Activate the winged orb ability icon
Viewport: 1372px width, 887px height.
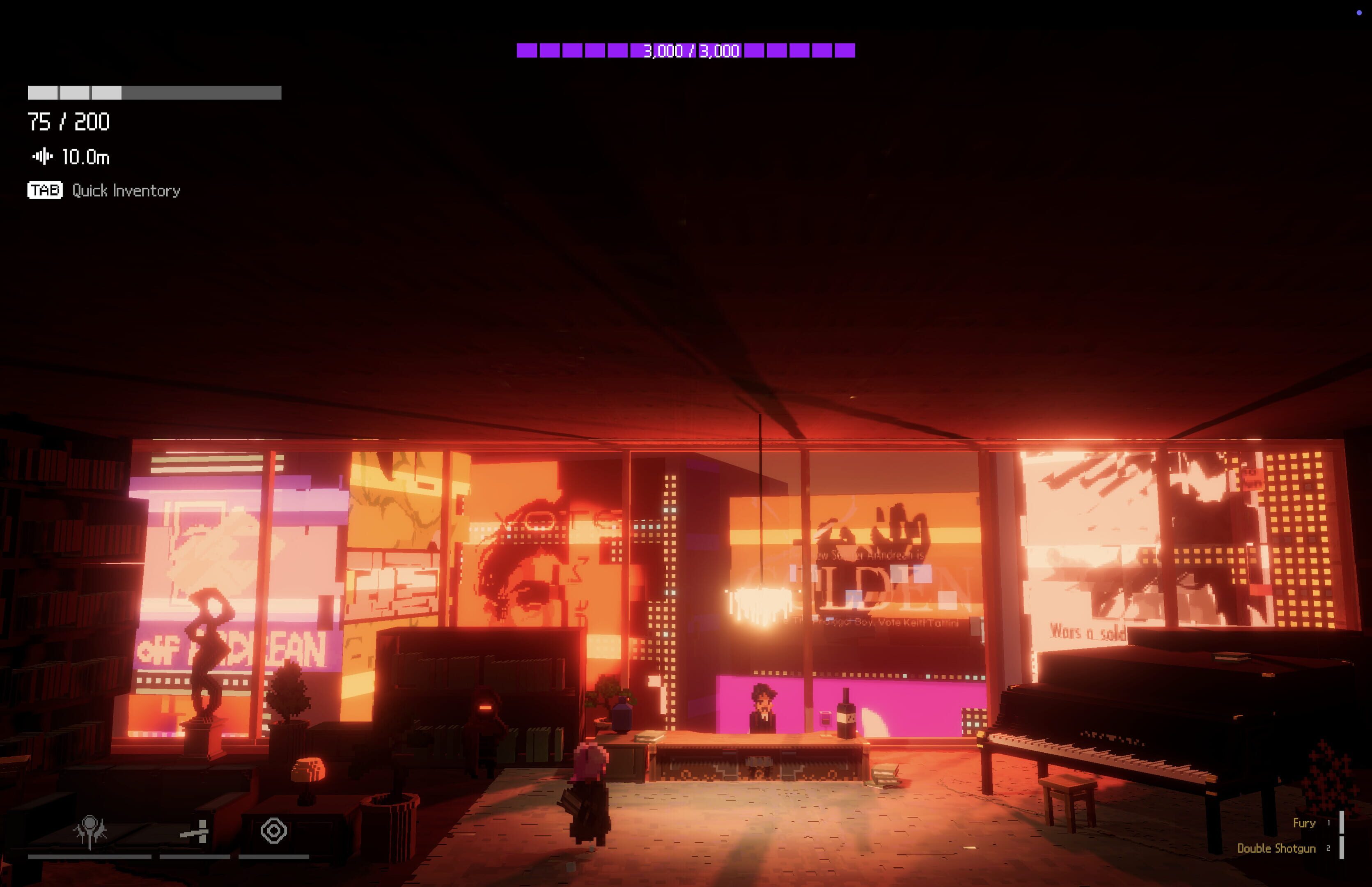90,831
